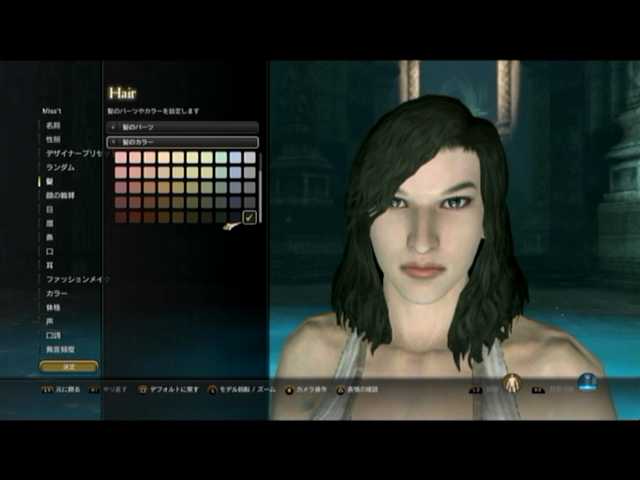Collapse the 髪のカラー (hair color) section
The width and height of the screenshot is (640, 480).
[x=183, y=142]
